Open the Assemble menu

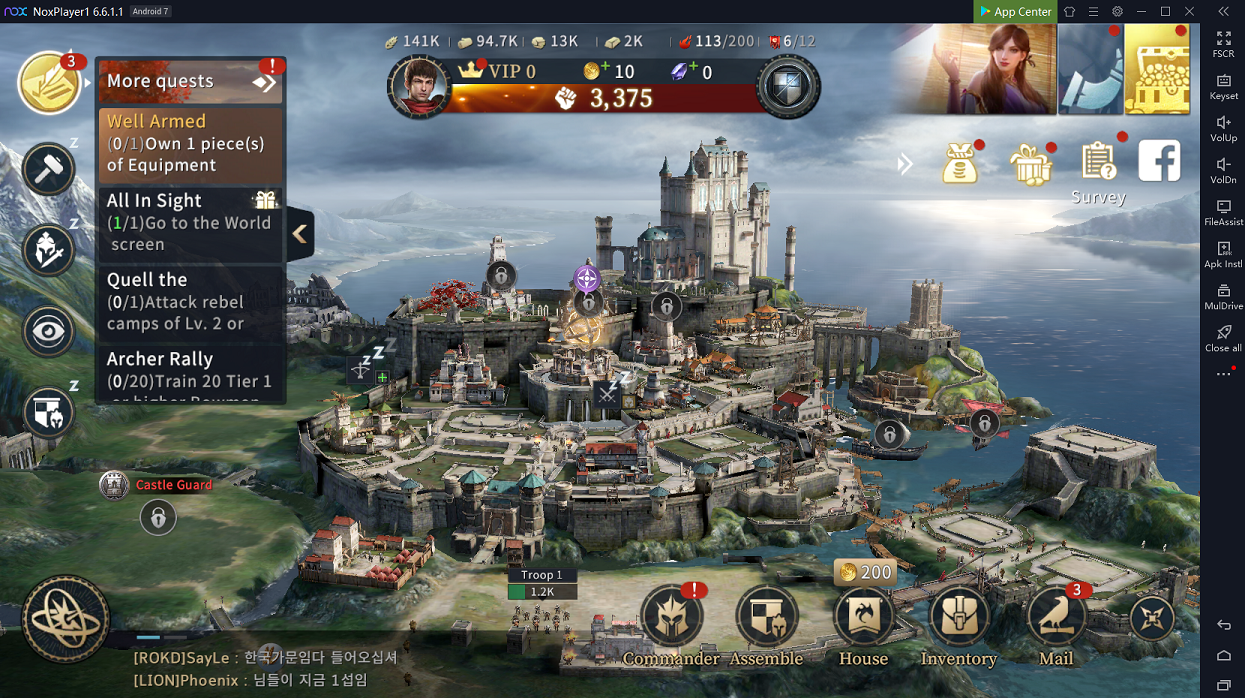tap(766, 619)
